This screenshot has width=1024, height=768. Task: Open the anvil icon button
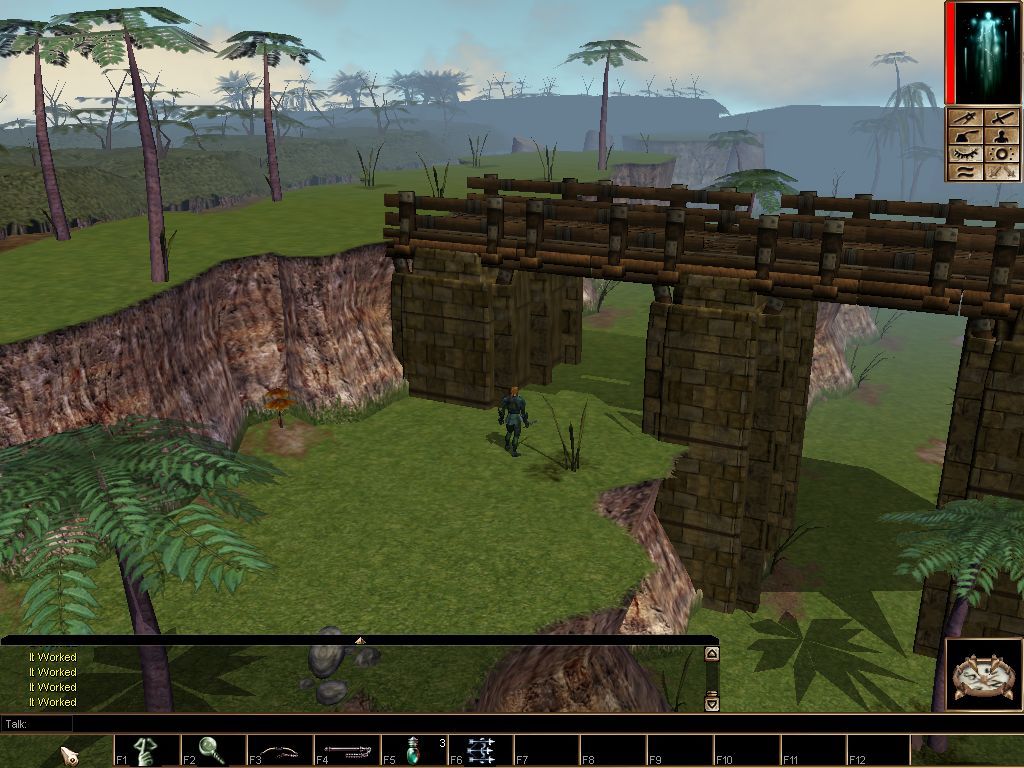tap(965, 137)
